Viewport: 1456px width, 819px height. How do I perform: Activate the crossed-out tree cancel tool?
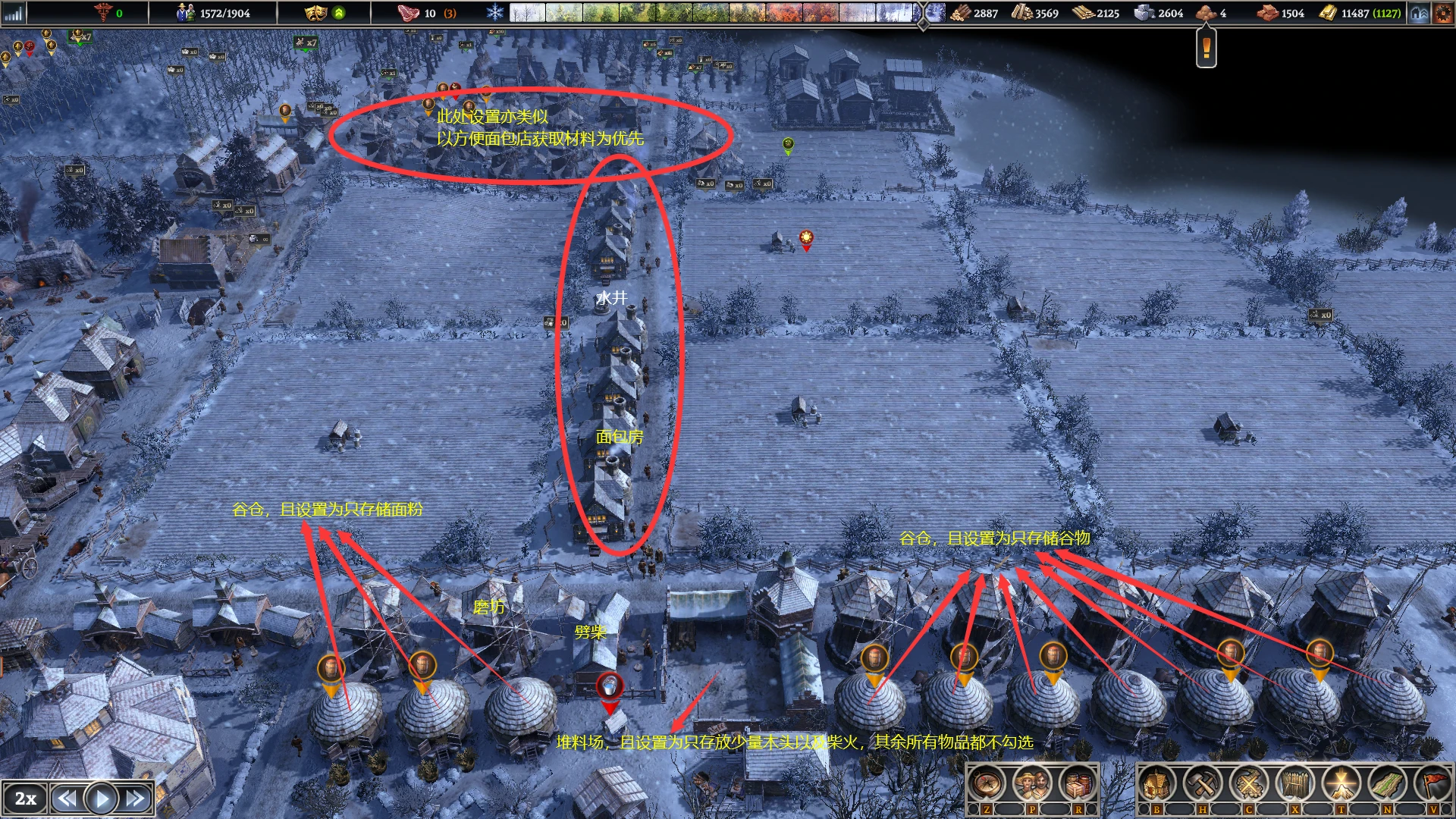pyautogui.click(x=1249, y=784)
